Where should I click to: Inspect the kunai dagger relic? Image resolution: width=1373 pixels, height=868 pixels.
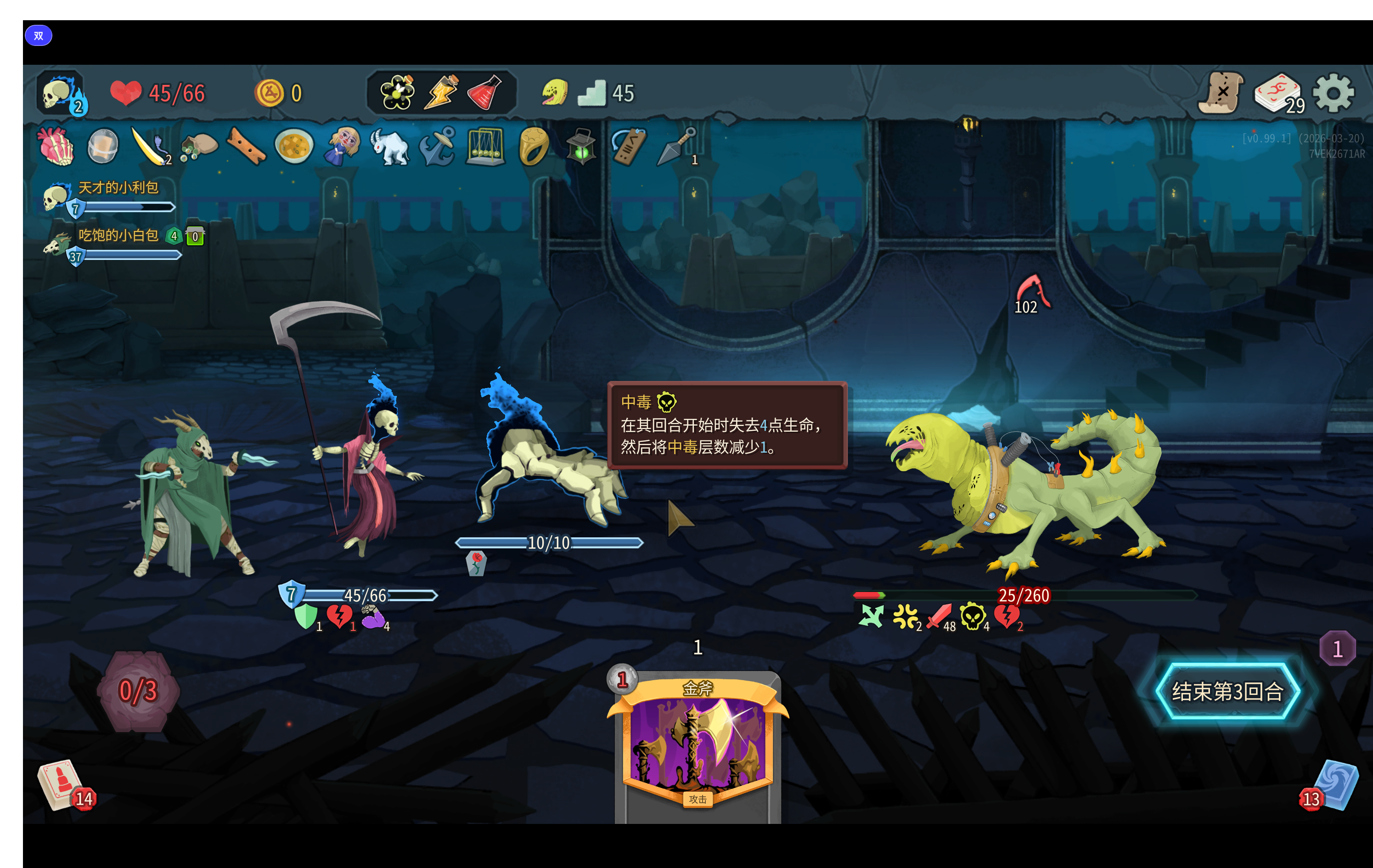click(x=676, y=147)
